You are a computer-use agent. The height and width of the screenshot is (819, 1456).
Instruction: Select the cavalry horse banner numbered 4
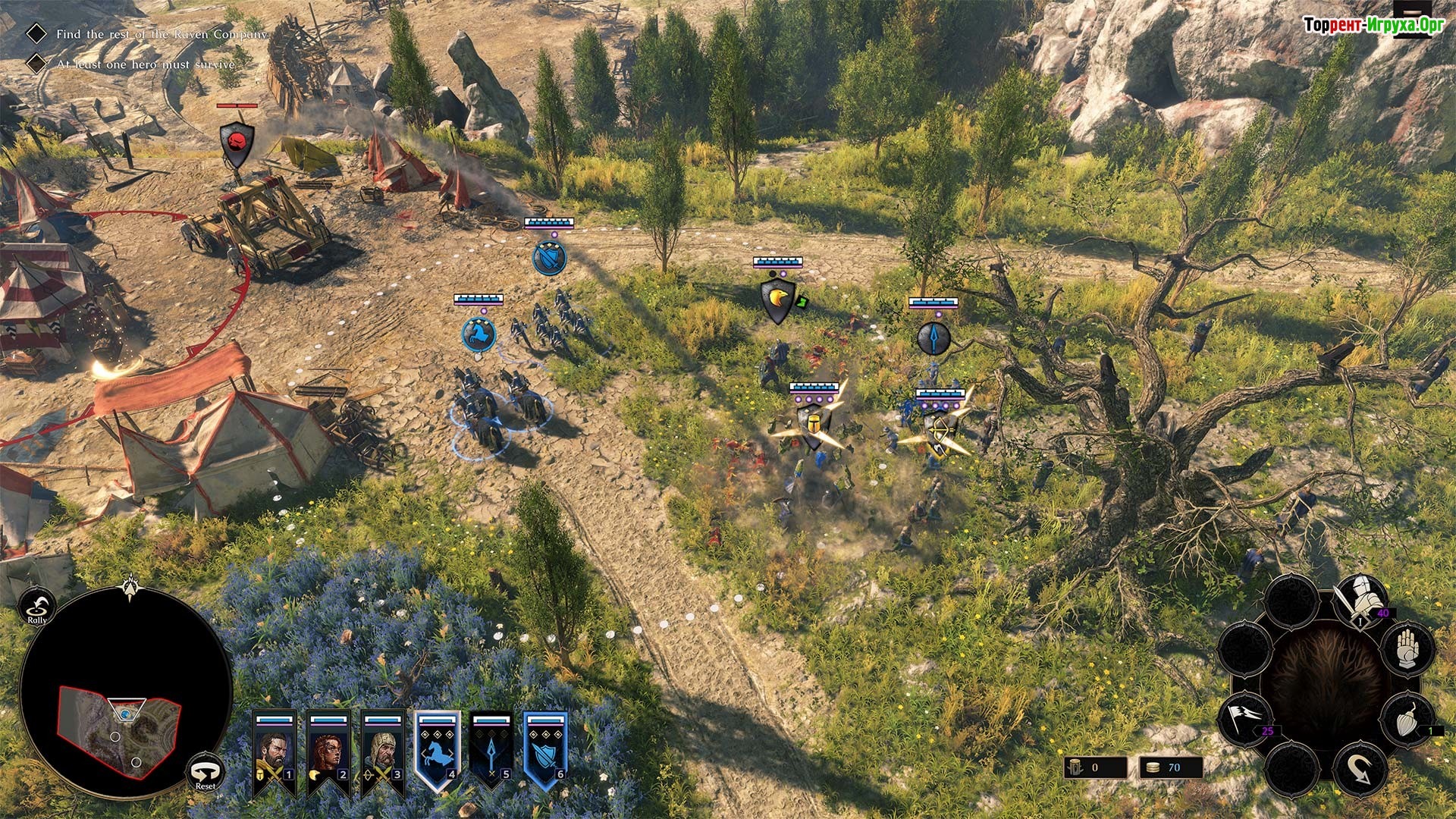point(438,750)
